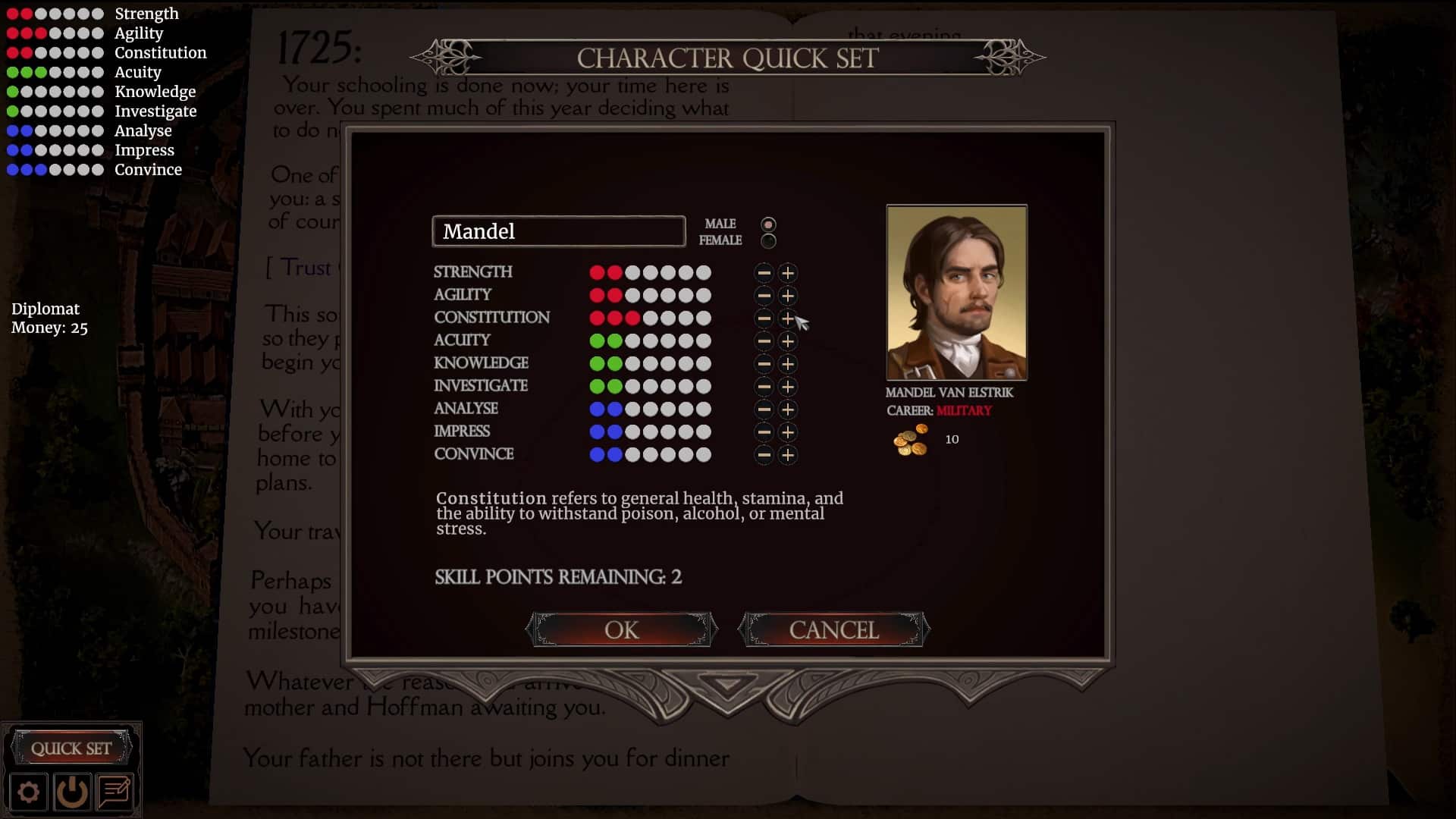Confirm character with the OK button
This screenshot has height=819, width=1456.
click(x=621, y=629)
